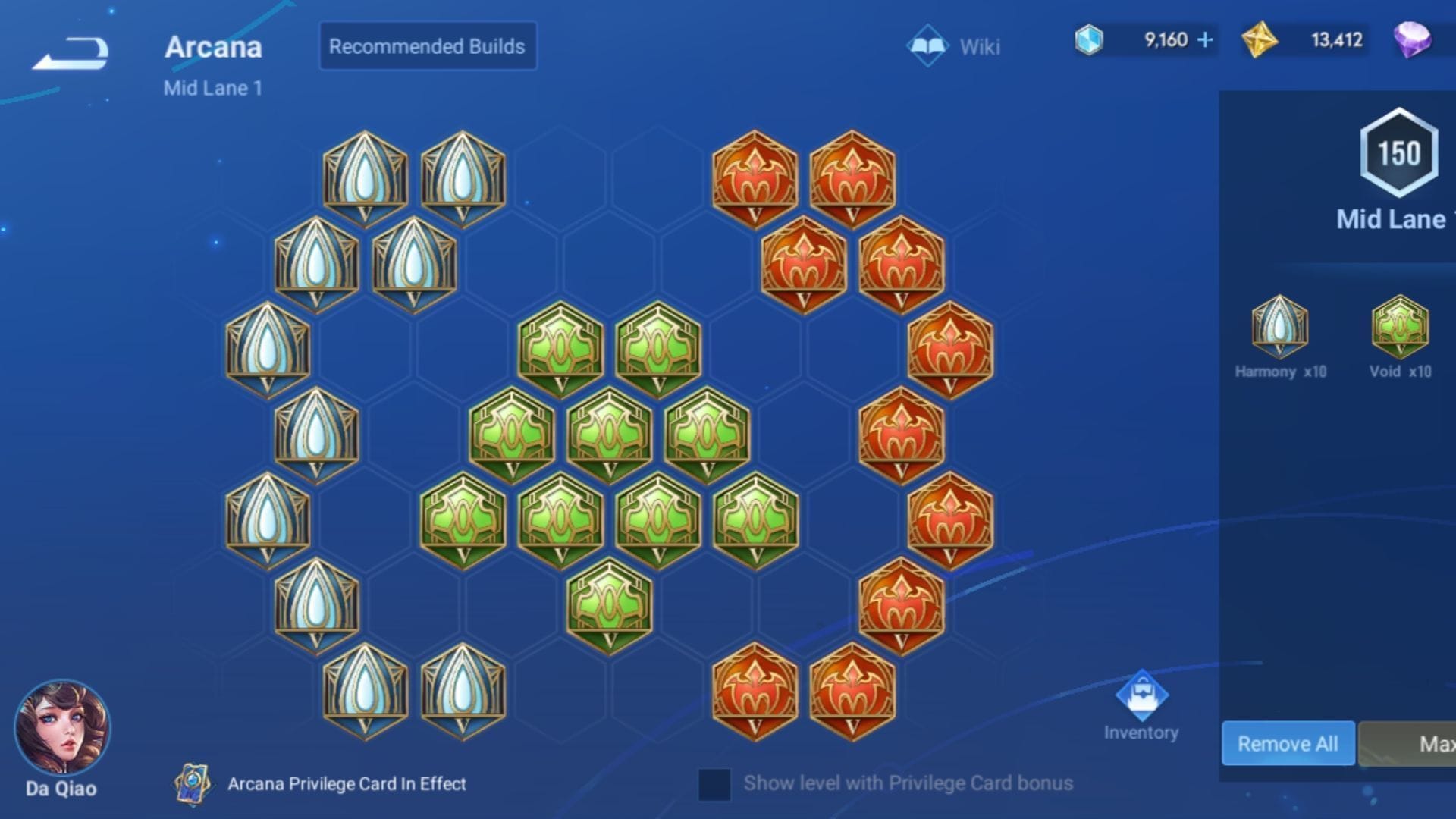Click the level 150 hexagon badge
1456x819 pixels.
coord(1399,154)
